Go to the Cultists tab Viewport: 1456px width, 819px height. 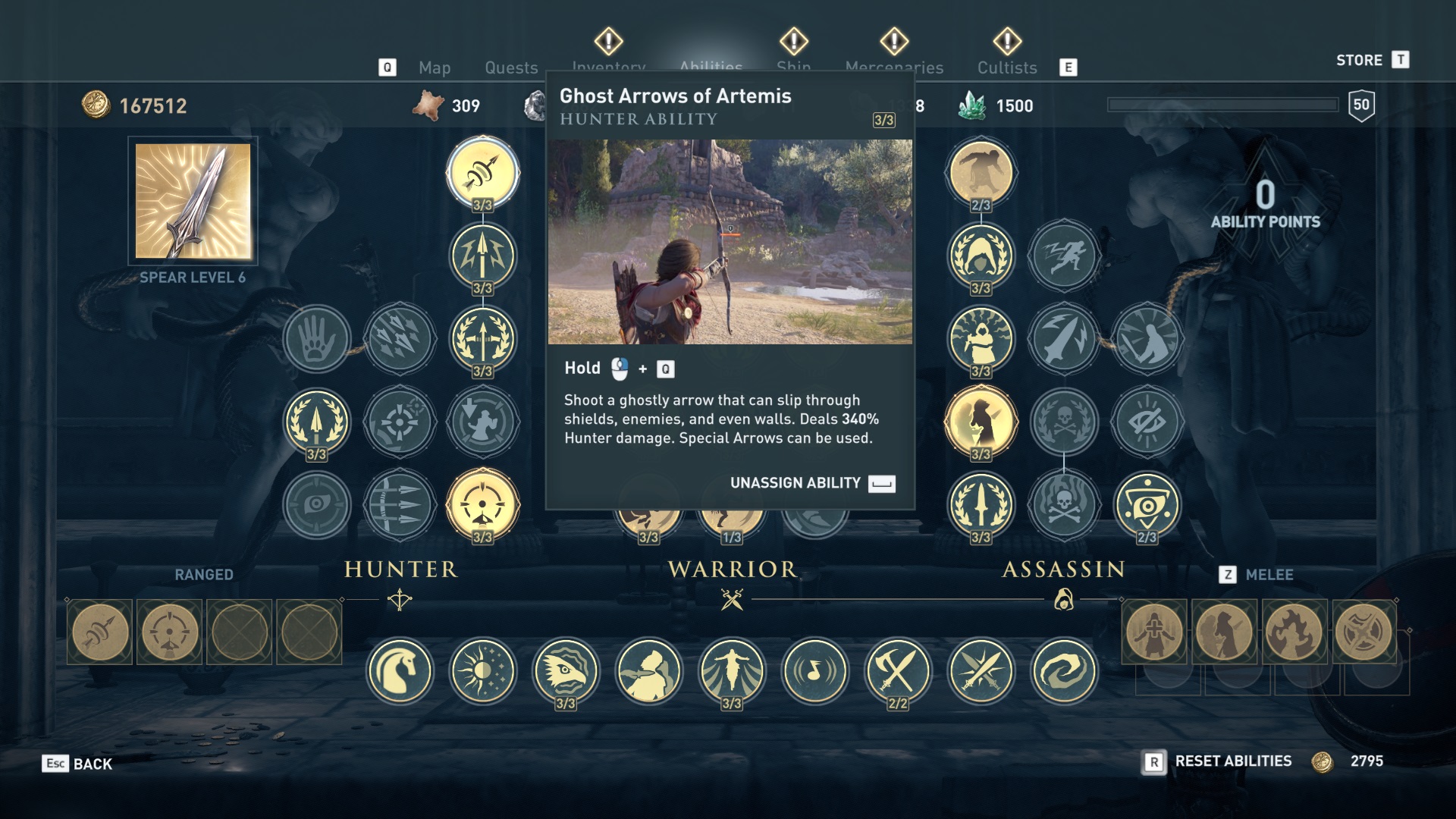(1006, 67)
